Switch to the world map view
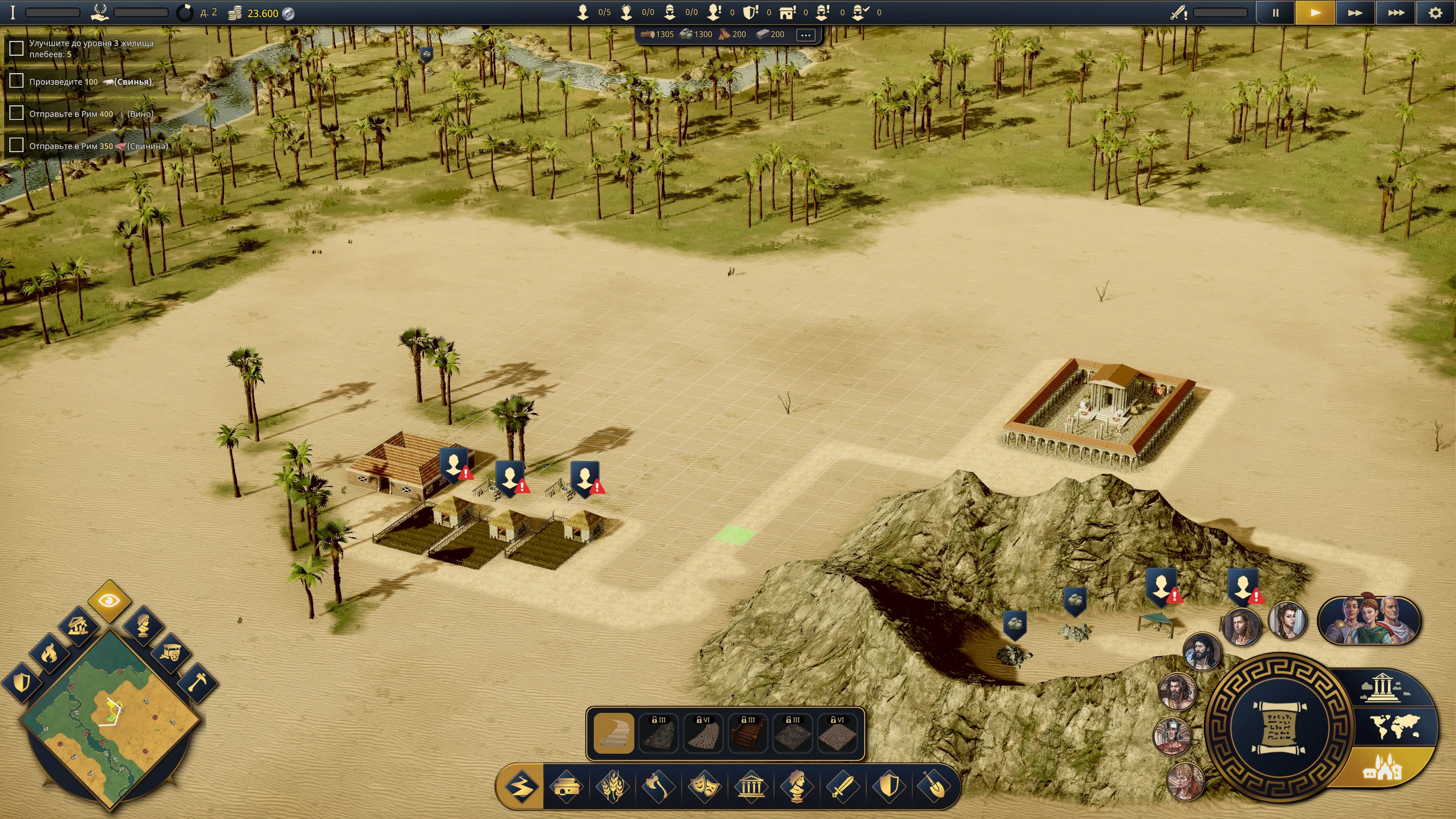The height and width of the screenshot is (819, 1456). 1394,726
